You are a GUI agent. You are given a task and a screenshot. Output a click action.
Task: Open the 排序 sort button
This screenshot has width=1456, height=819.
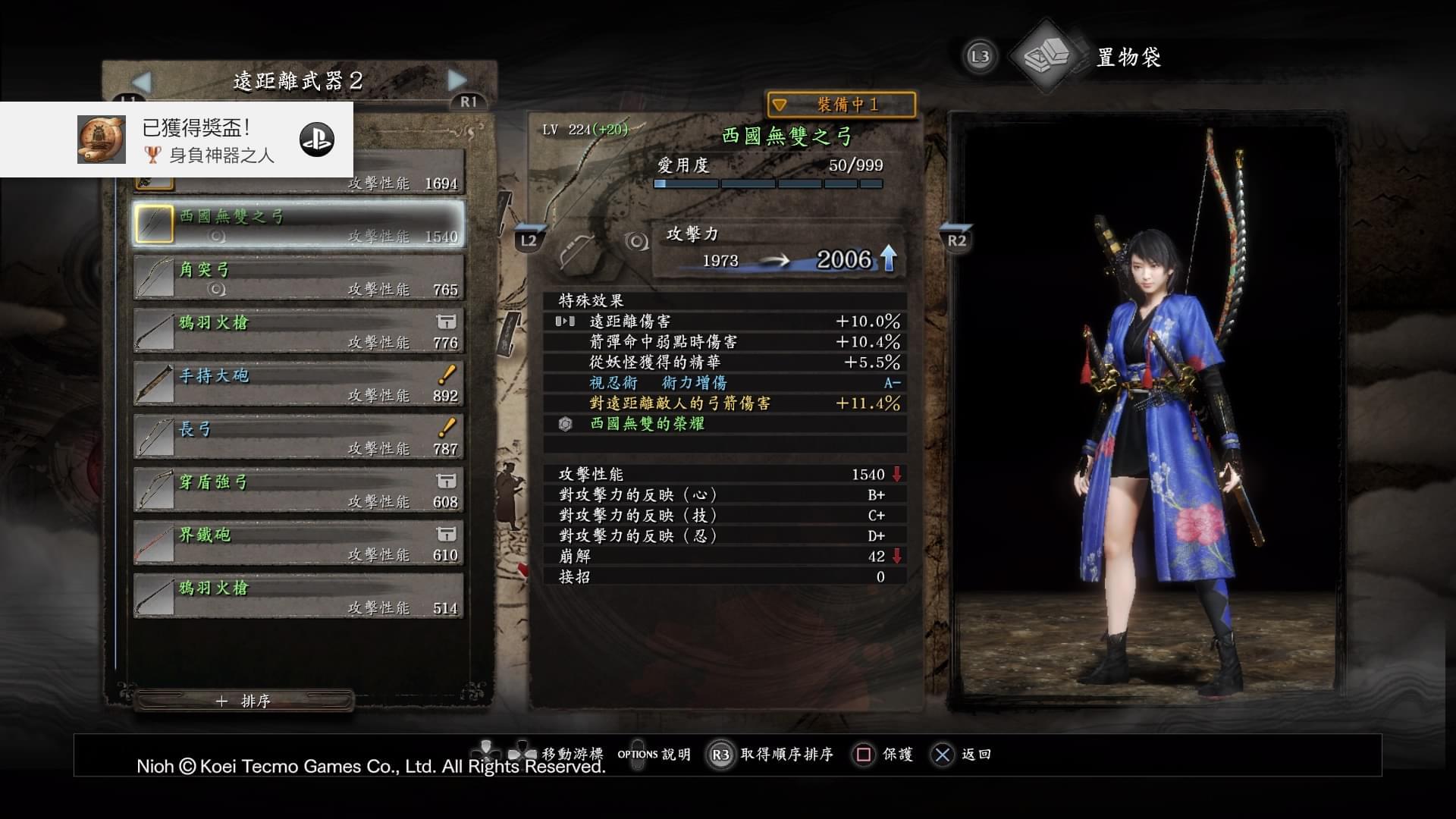(244, 701)
